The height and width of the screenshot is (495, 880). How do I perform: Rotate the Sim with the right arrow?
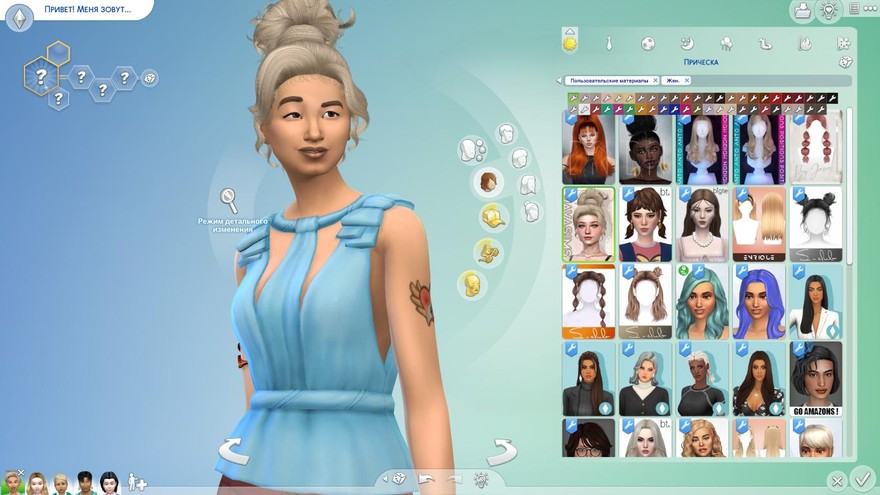tap(500, 450)
